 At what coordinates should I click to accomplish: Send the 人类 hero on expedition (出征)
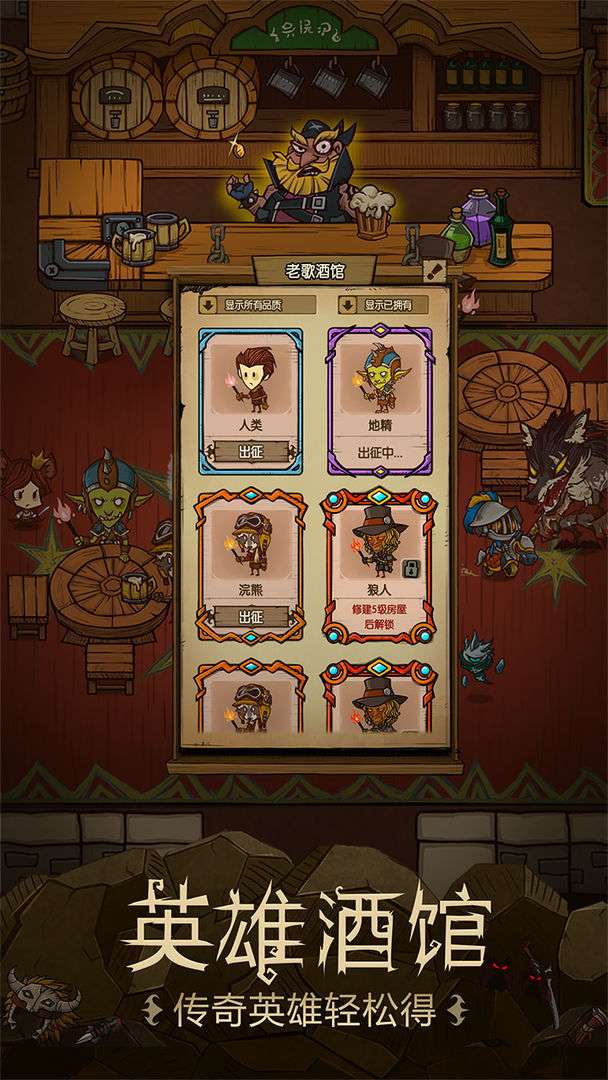coord(249,452)
